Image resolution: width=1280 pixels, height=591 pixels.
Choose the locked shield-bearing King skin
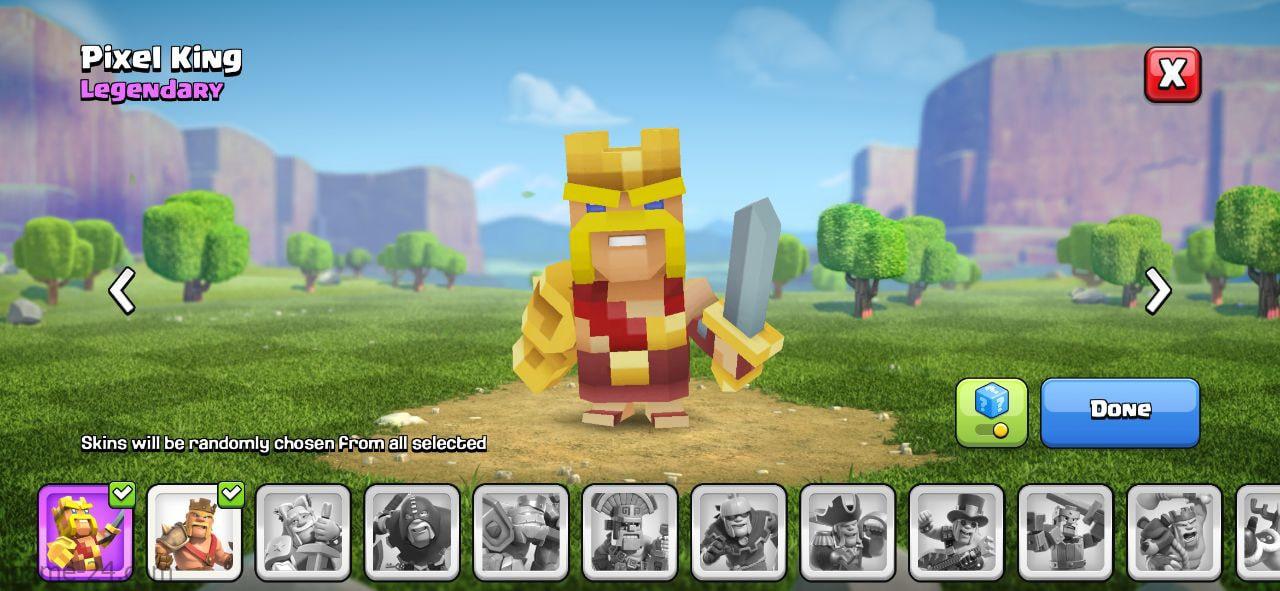click(521, 533)
